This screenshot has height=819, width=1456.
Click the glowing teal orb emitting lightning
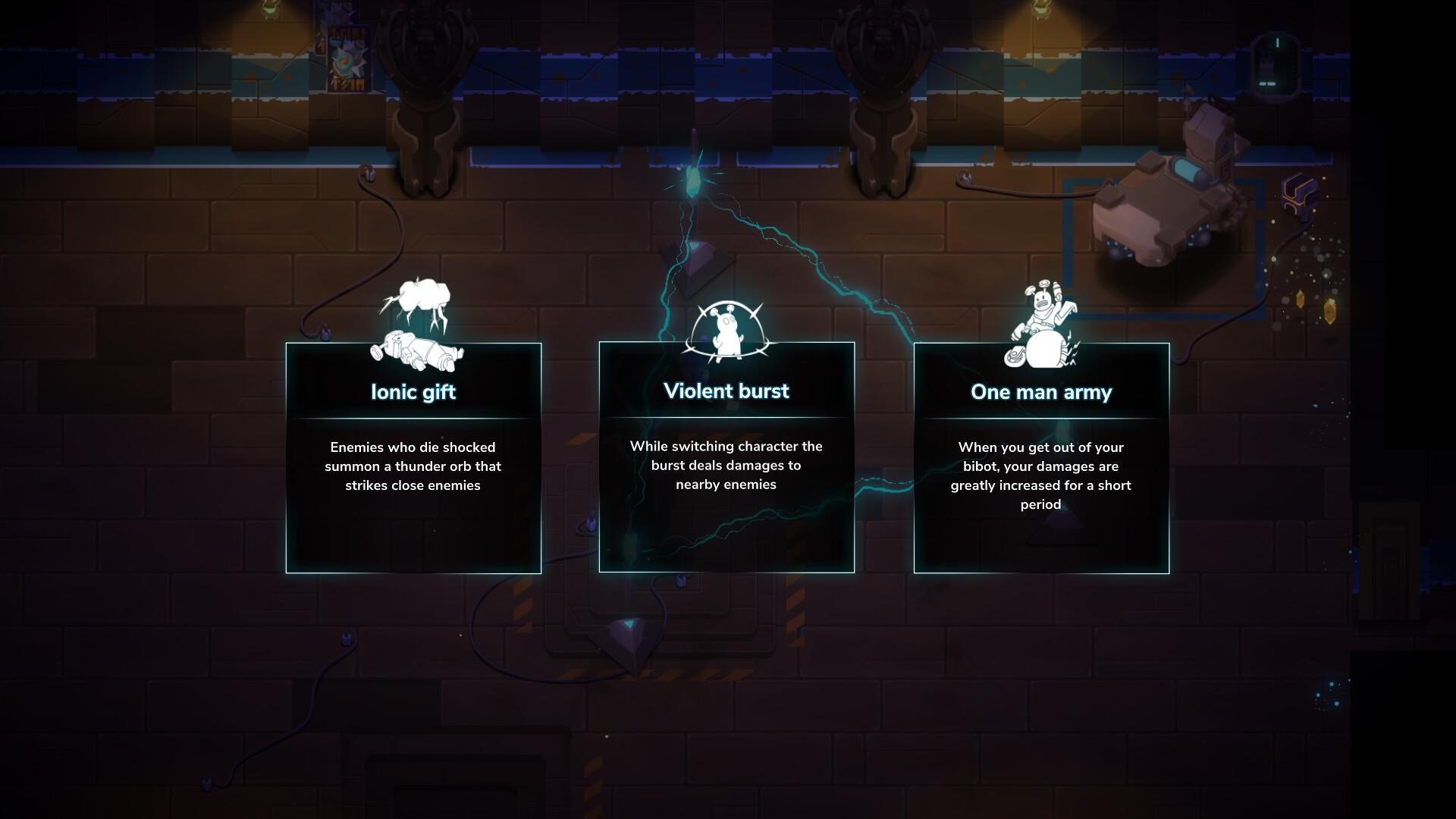(694, 182)
